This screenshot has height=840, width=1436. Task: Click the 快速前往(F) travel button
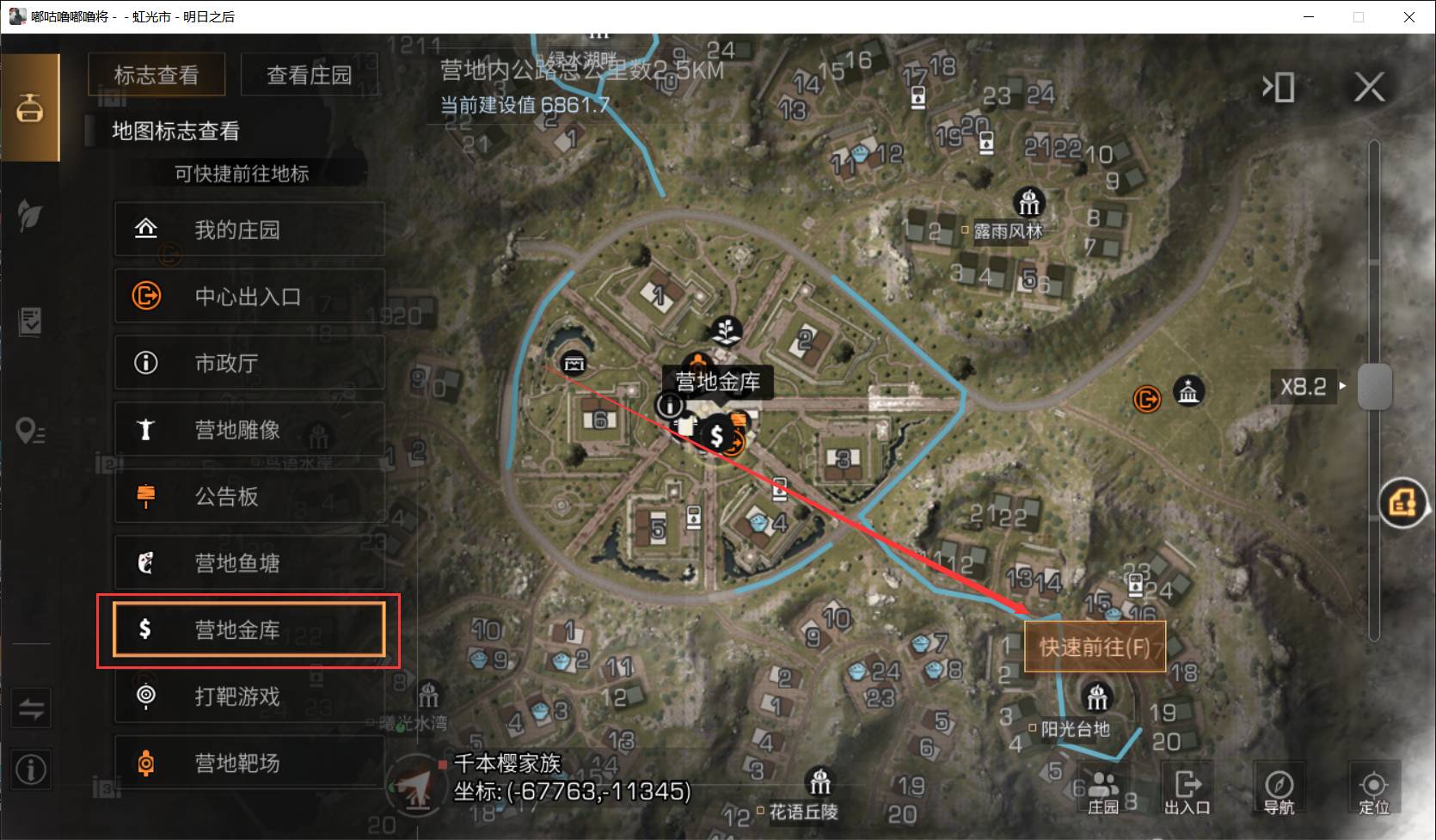tap(1095, 647)
